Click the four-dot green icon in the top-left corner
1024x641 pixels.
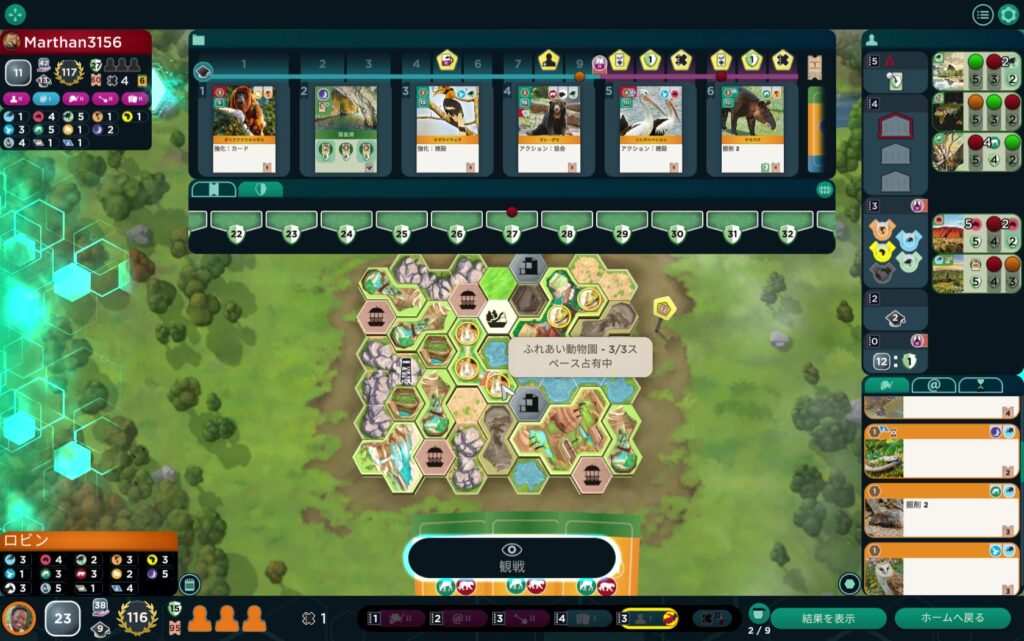coord(15,14)
